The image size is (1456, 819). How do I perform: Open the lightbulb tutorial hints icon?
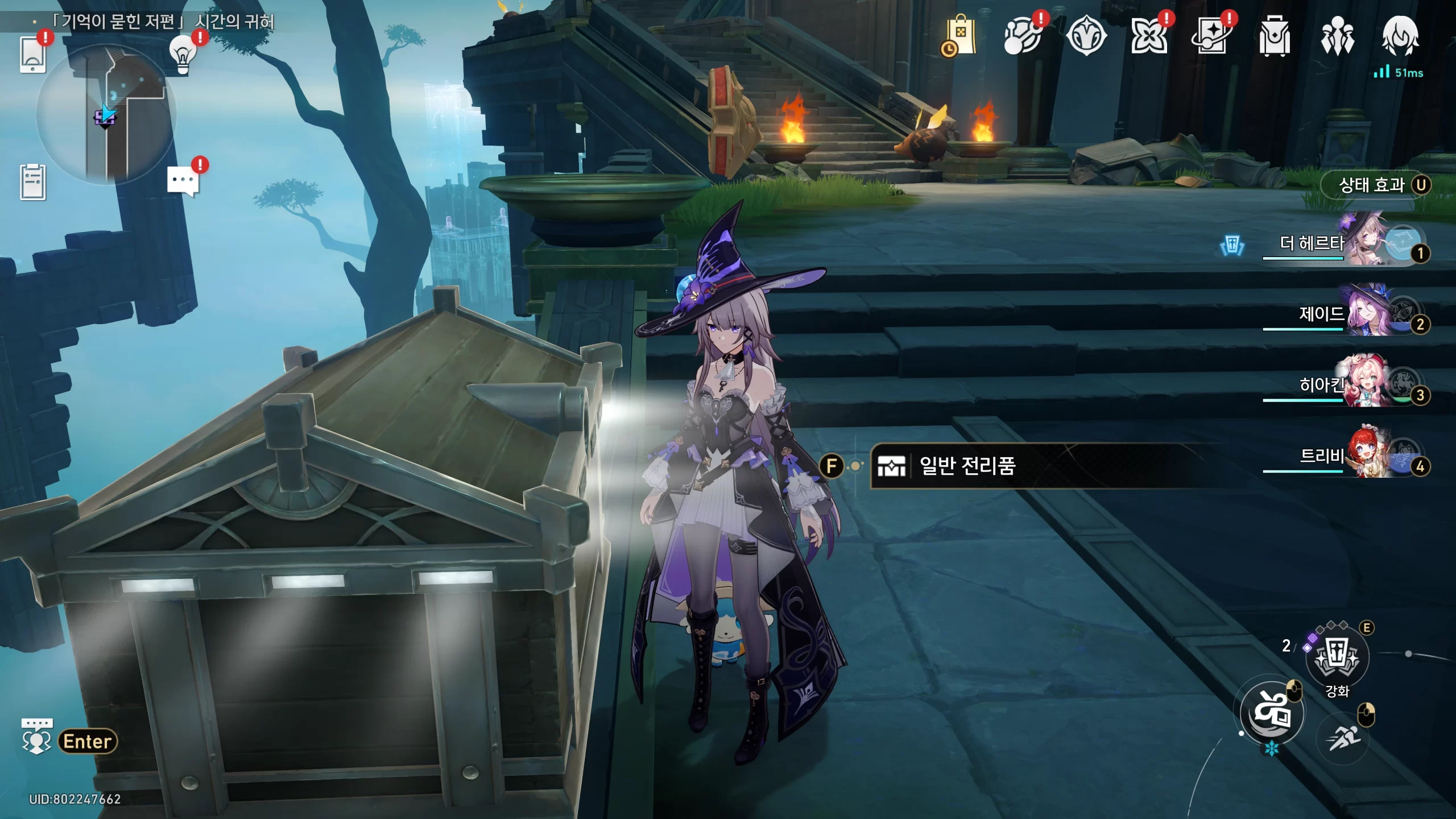[183, 55]
